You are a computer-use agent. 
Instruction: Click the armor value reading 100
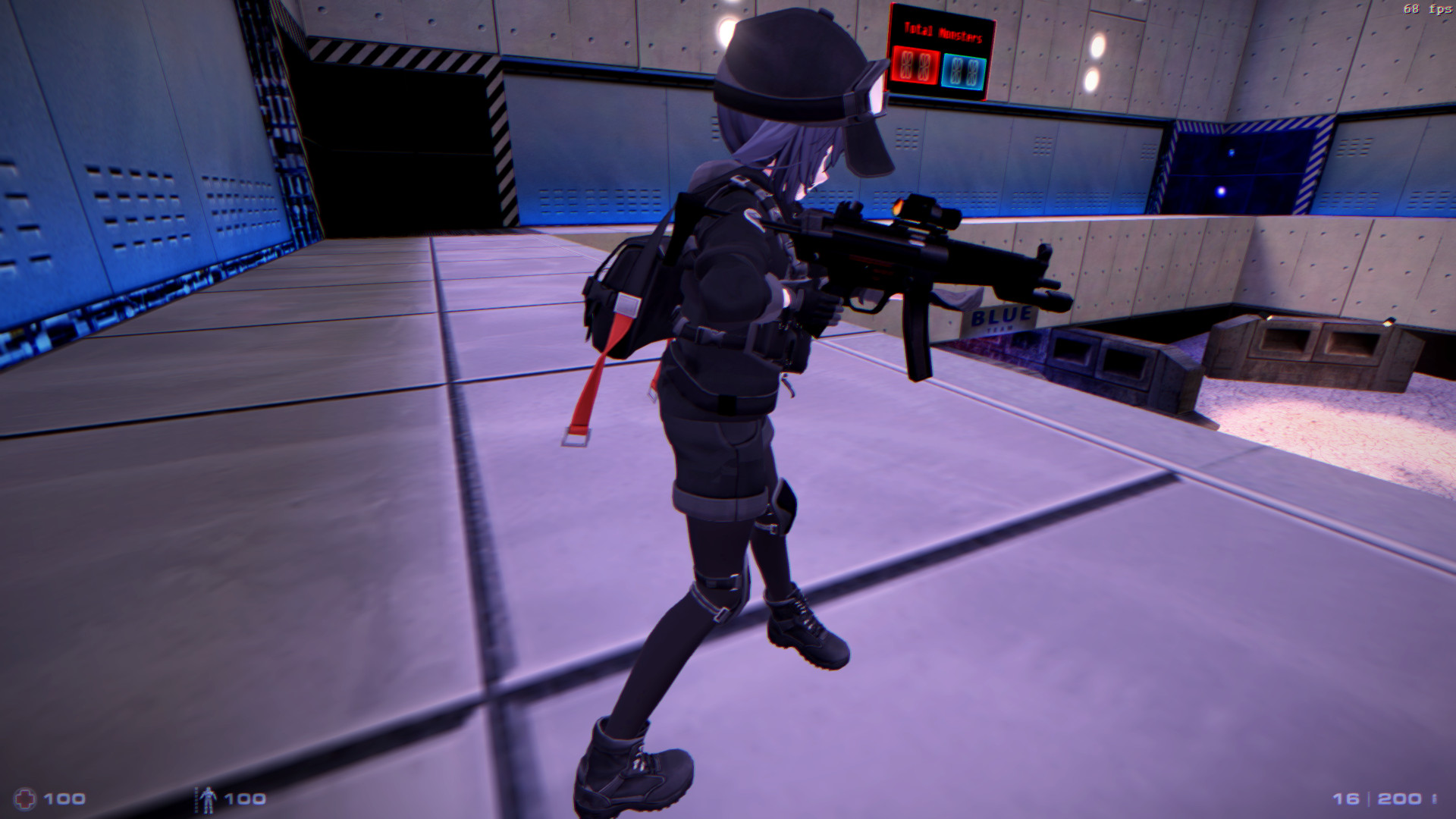pos(244,799)
